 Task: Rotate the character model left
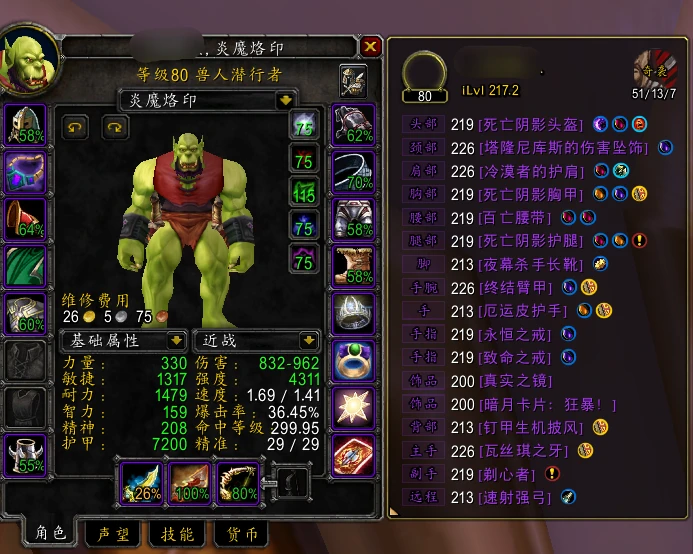76,126
